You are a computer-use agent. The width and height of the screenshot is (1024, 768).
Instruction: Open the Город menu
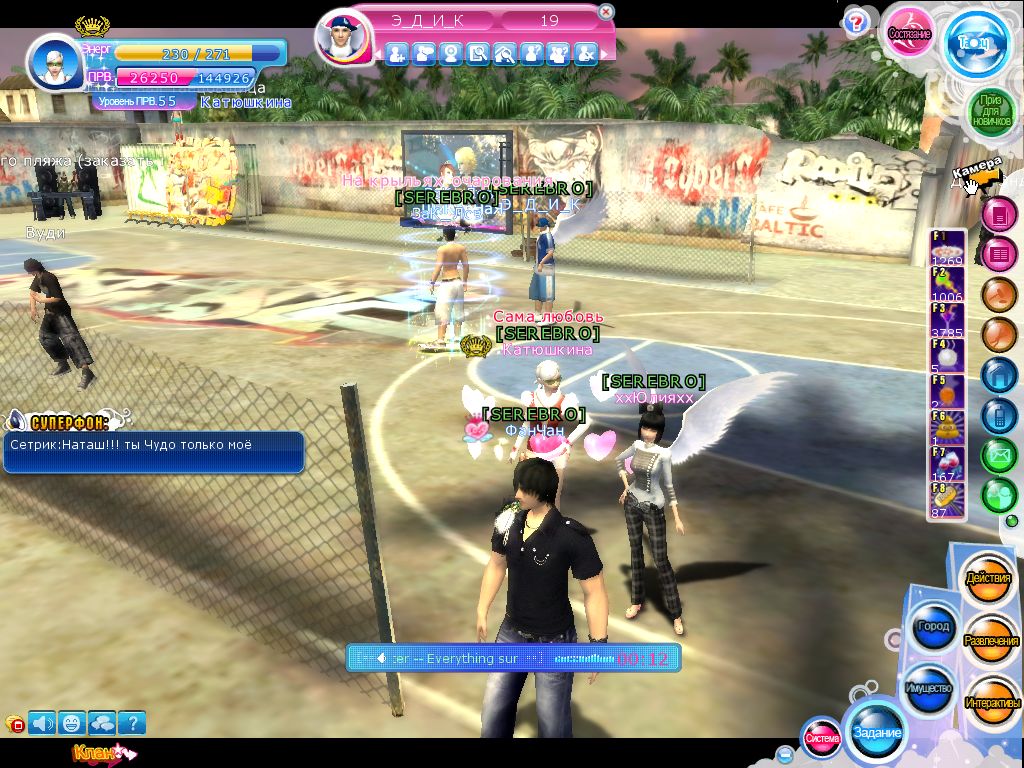pos(932,627)
